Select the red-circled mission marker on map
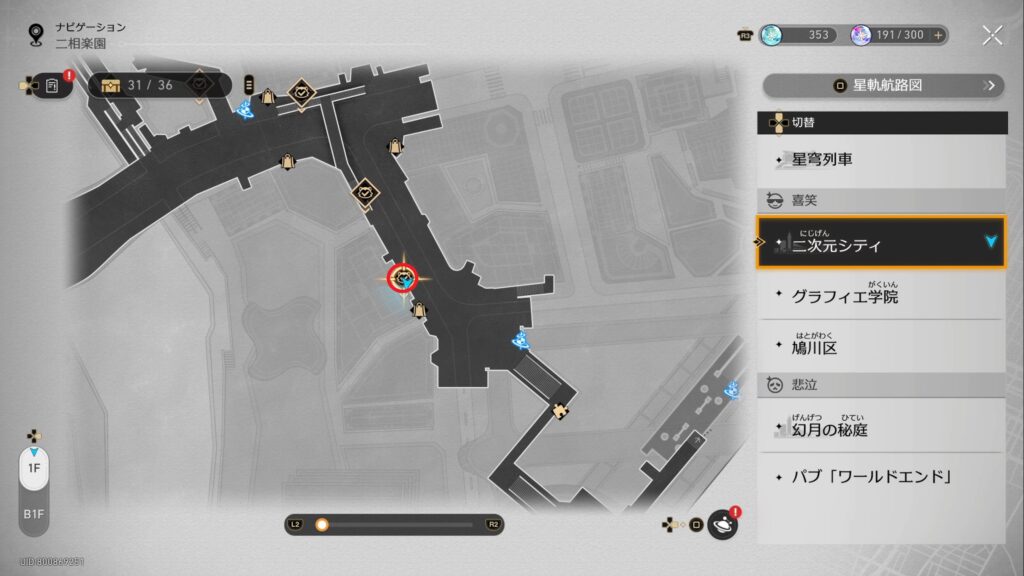 click(x=403, y=278)
